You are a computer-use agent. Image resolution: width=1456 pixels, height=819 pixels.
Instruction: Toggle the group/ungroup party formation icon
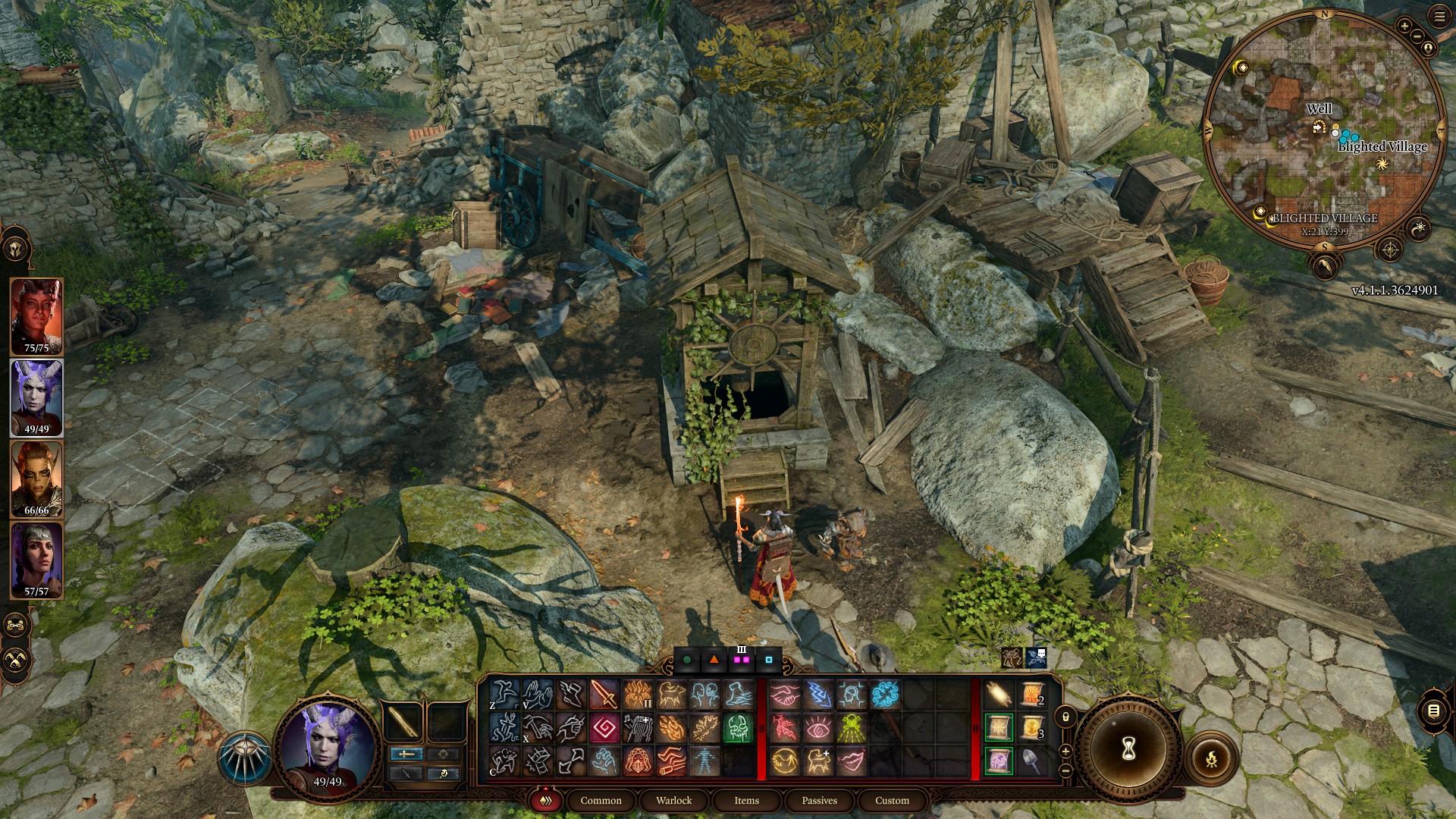pyautogui.click(x=14, y=624)
